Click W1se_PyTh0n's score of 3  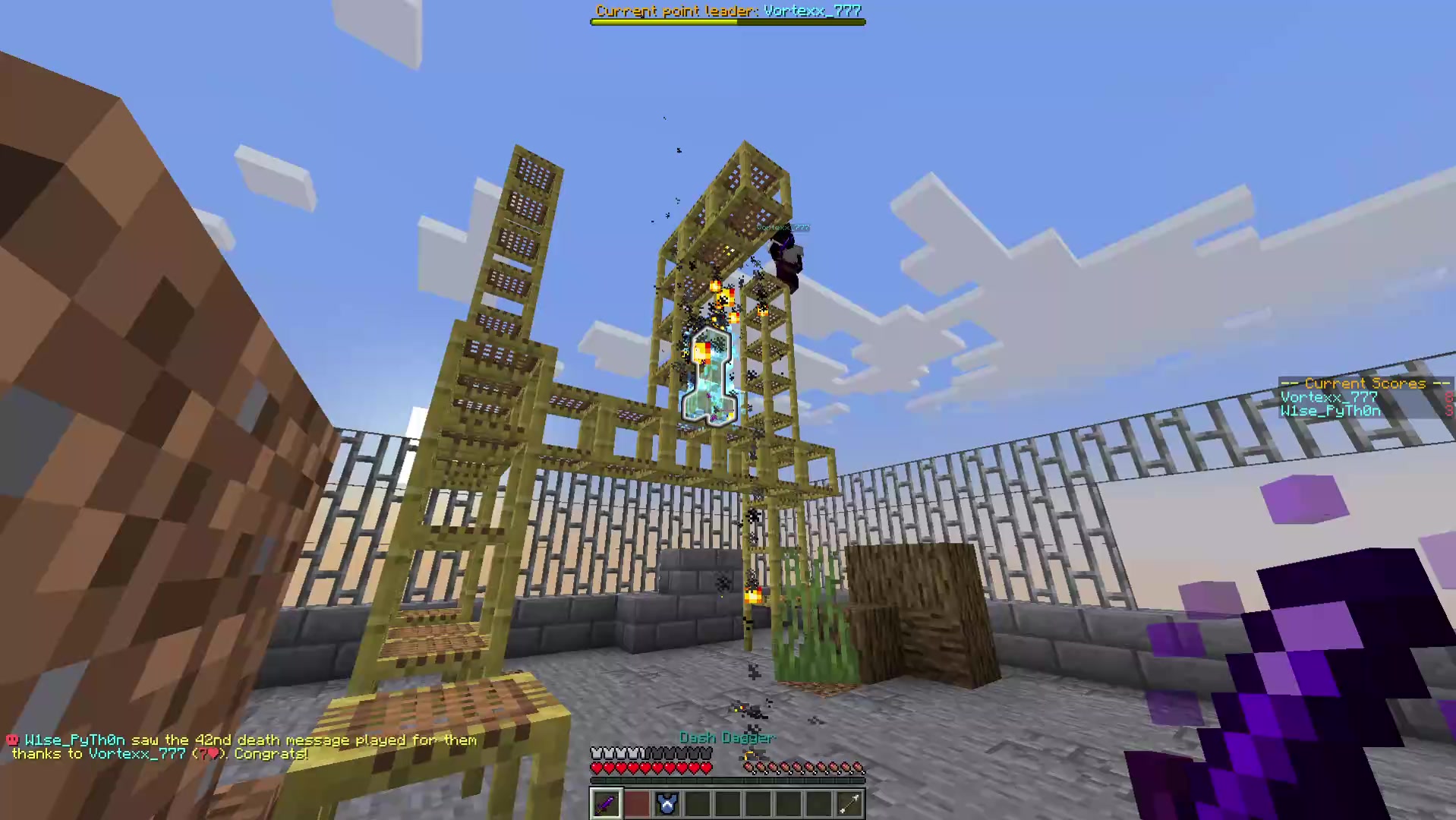1449,411
